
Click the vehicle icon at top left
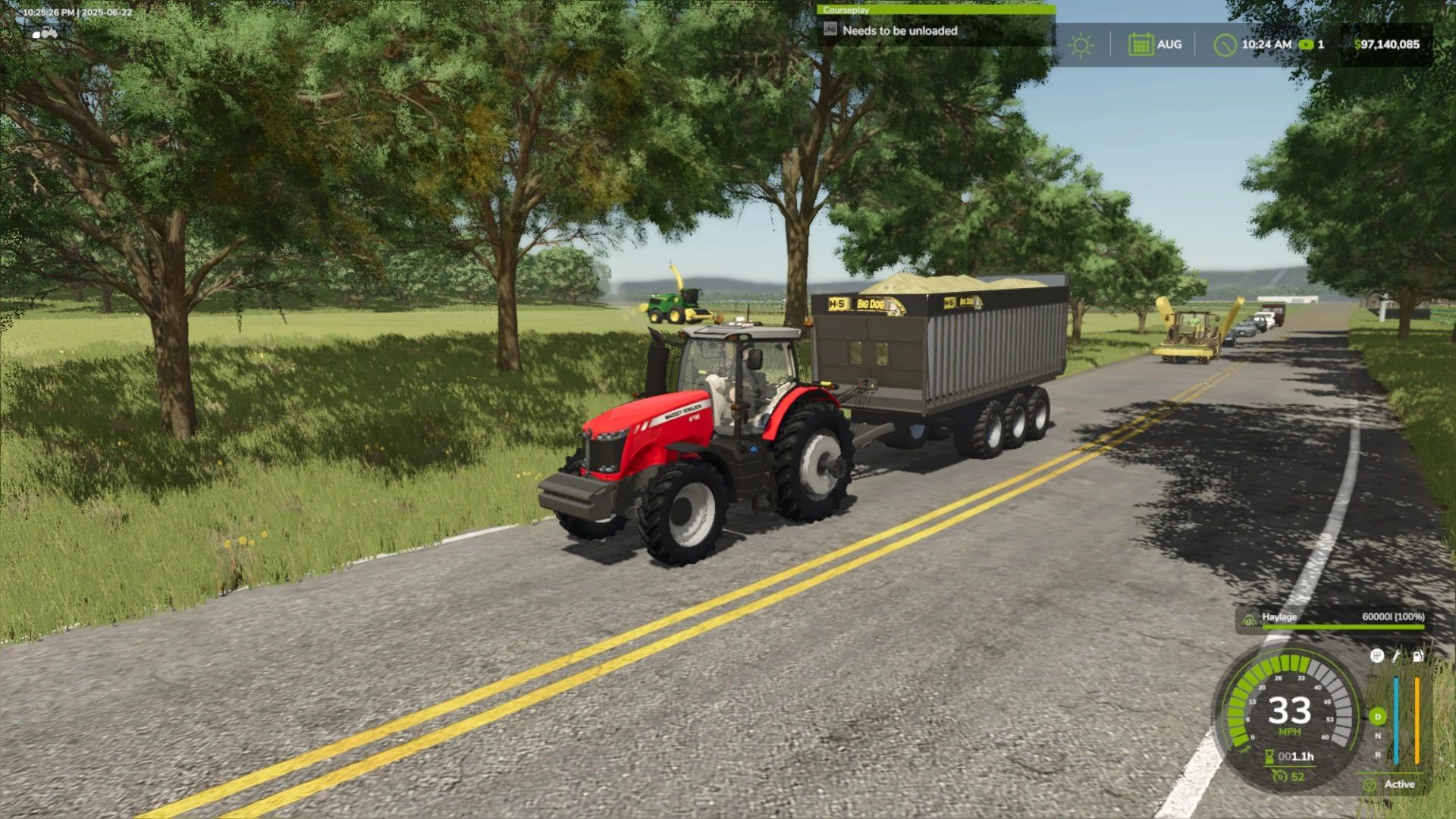tap(43, 33)
